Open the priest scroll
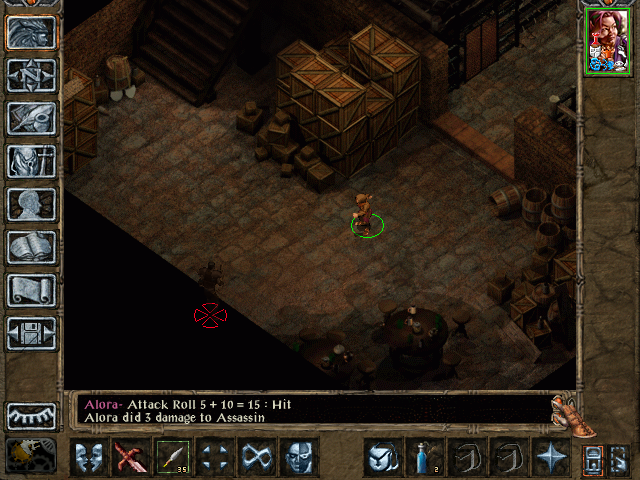This screenshot has height=480, width=640. pyautogui.click(x=31, y=290)
